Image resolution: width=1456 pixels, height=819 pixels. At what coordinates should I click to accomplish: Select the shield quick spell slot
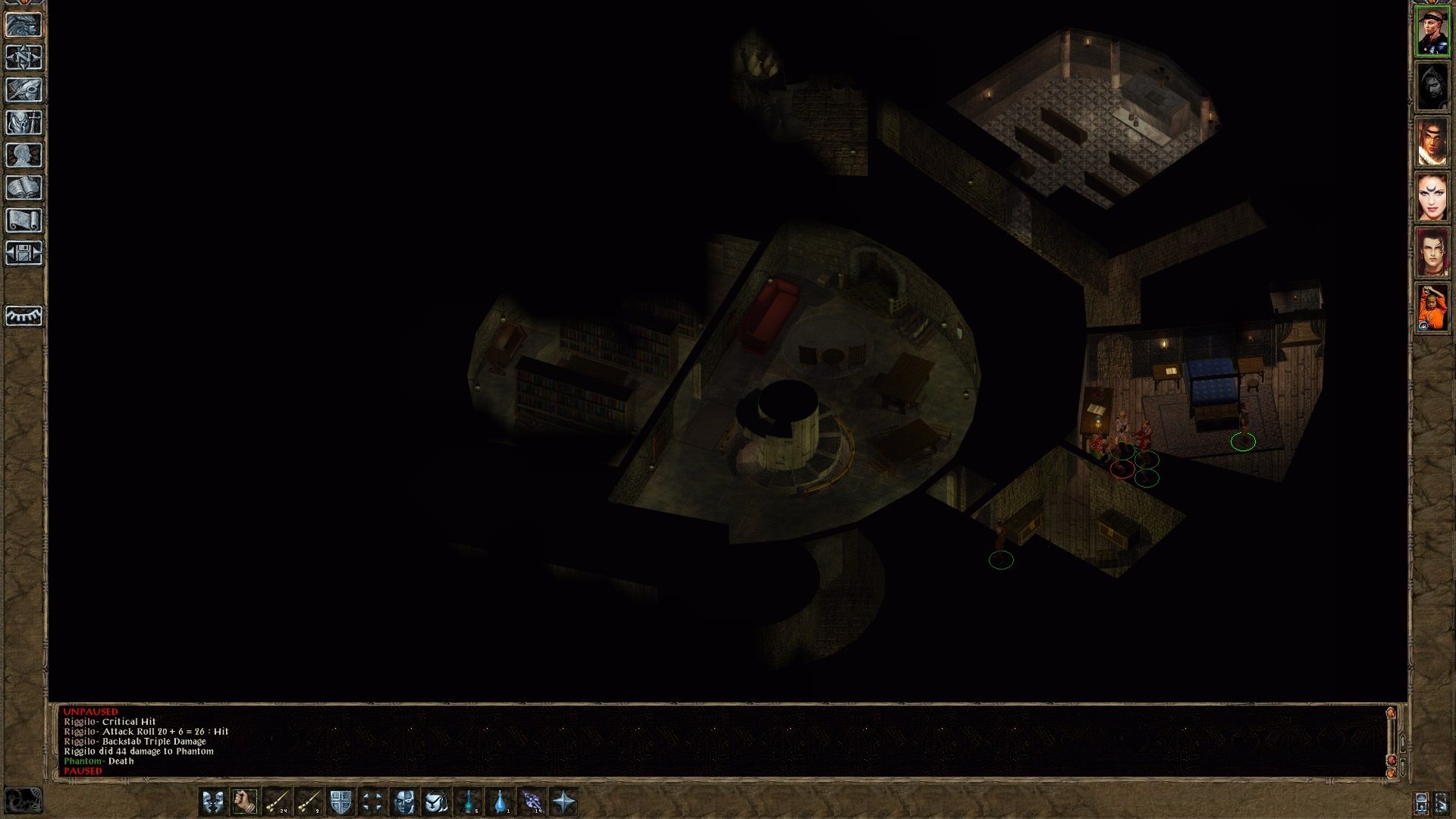340,801
